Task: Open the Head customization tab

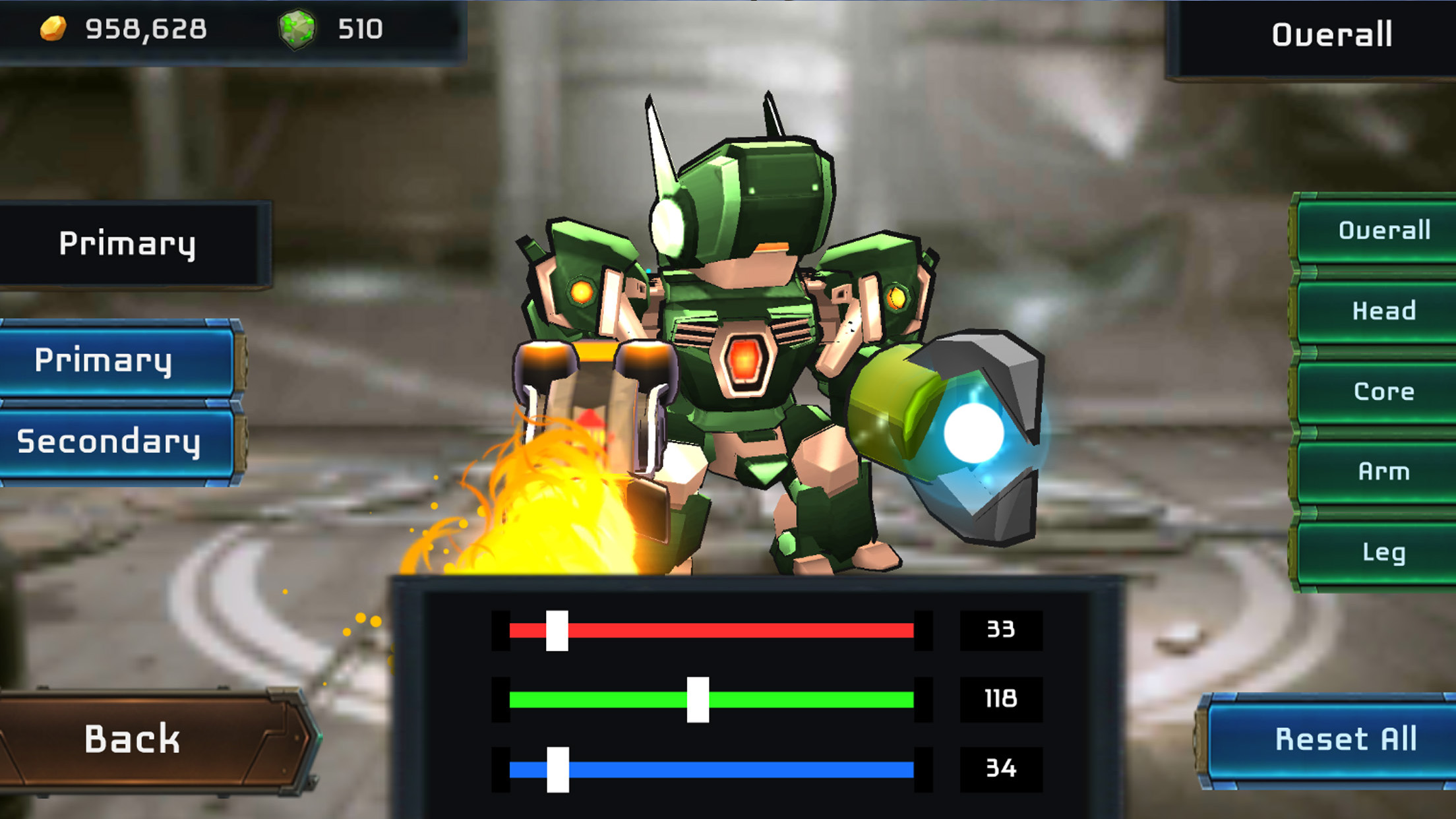Action: [1383, 310]
